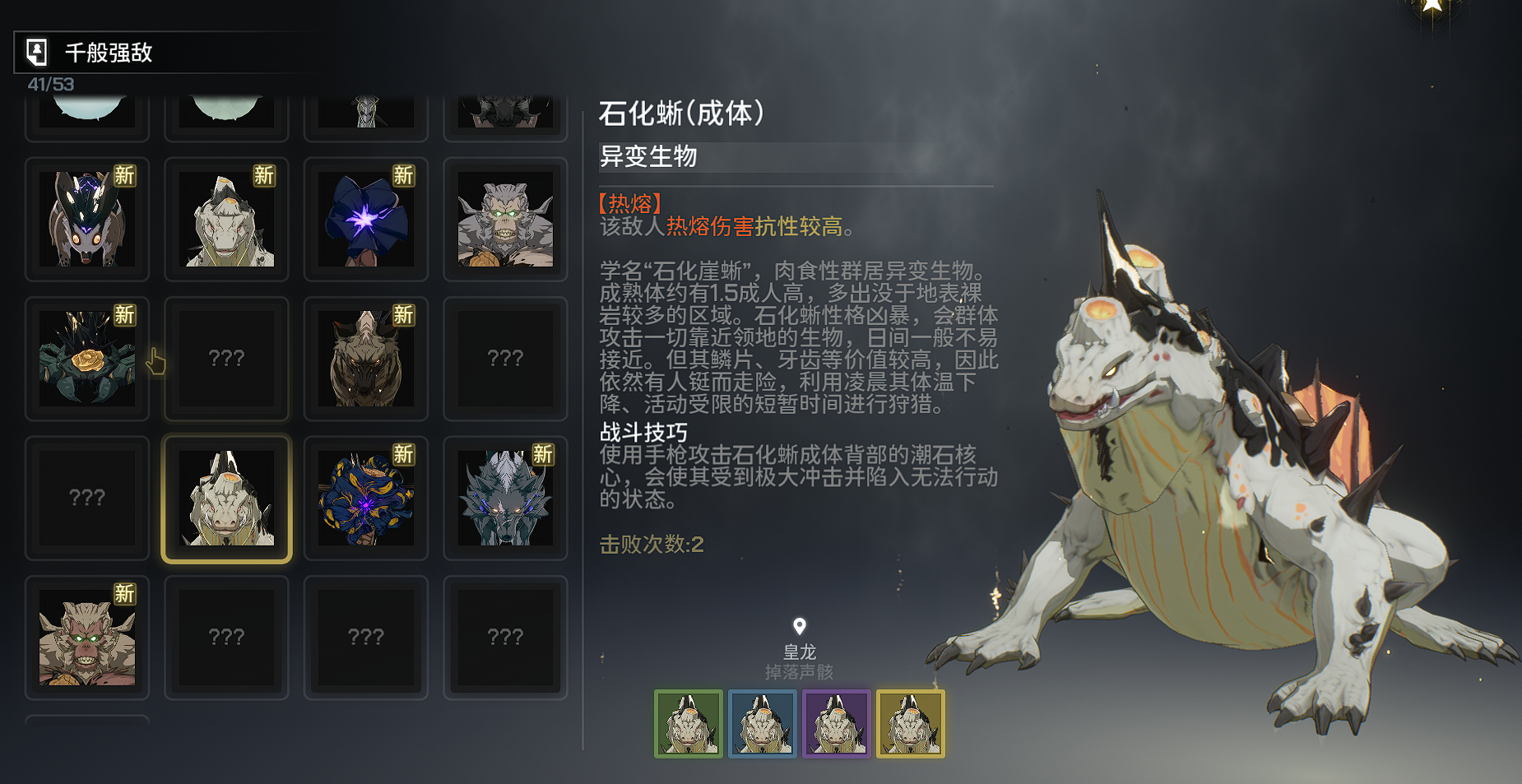Screen dimensions: 1522x784
Task: Select the rabbit-like creature icon
Action: coord(87,220)
